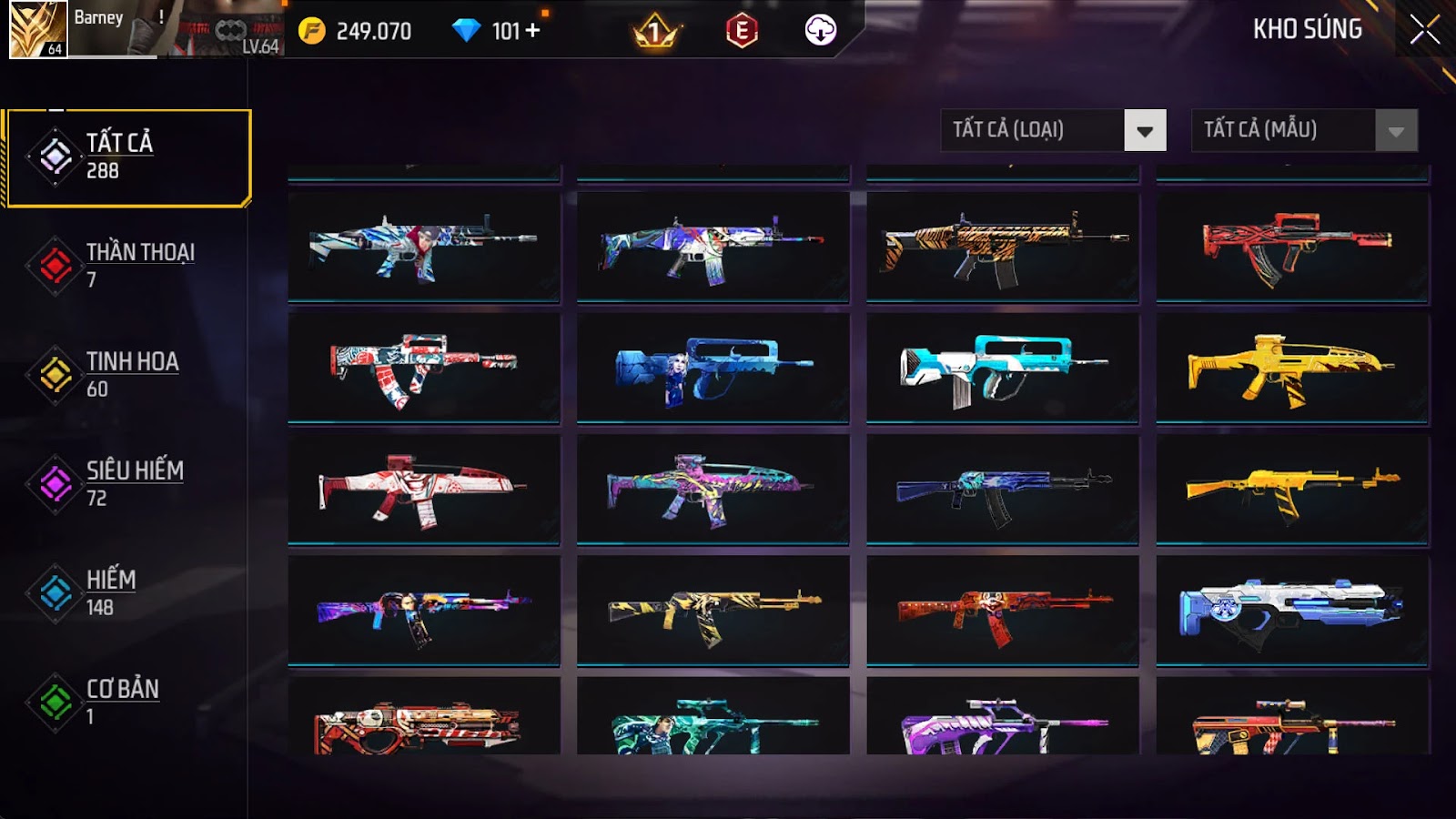Viewport: 1456px width, 819px height.
Task: Select the cyan and white FAMAS skin
Action: [1002, 368]
